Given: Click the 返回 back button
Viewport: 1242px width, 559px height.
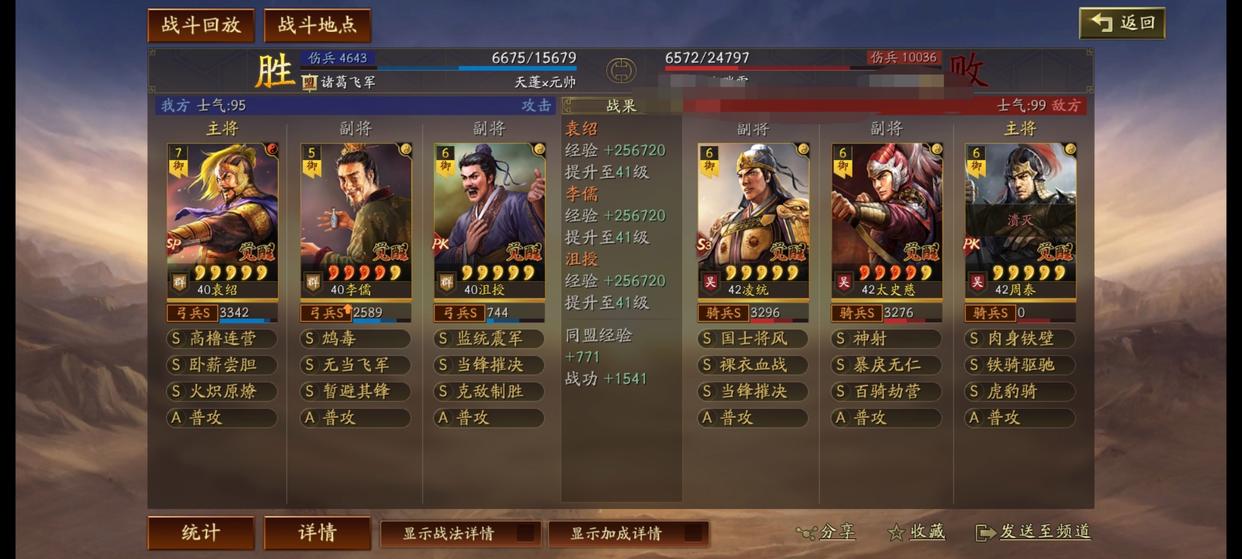Looking at the screenshot, I should pyautogui.click(x=1122, y=23).
